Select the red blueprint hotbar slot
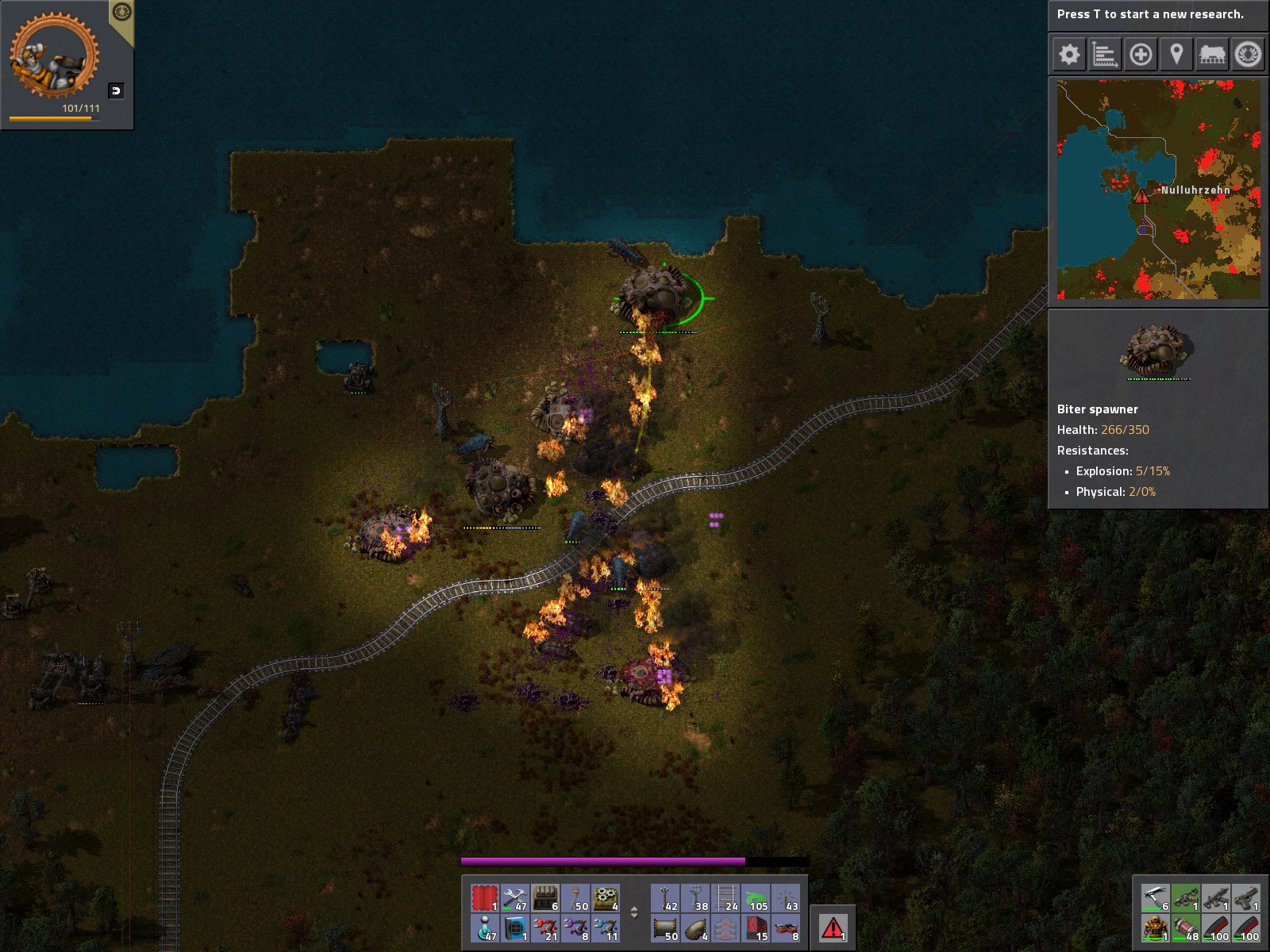The height and width of the screenshot is (952, 1270). (484, 898)
